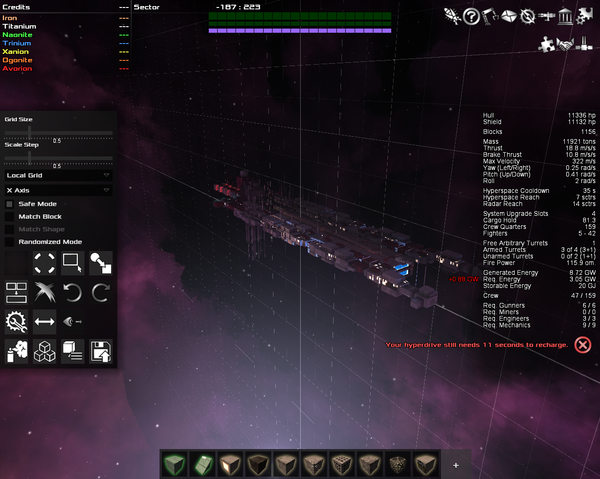Toggle the Match Block checkbox
The height and width of the screenshot is (479, 600).
point(10,216)
